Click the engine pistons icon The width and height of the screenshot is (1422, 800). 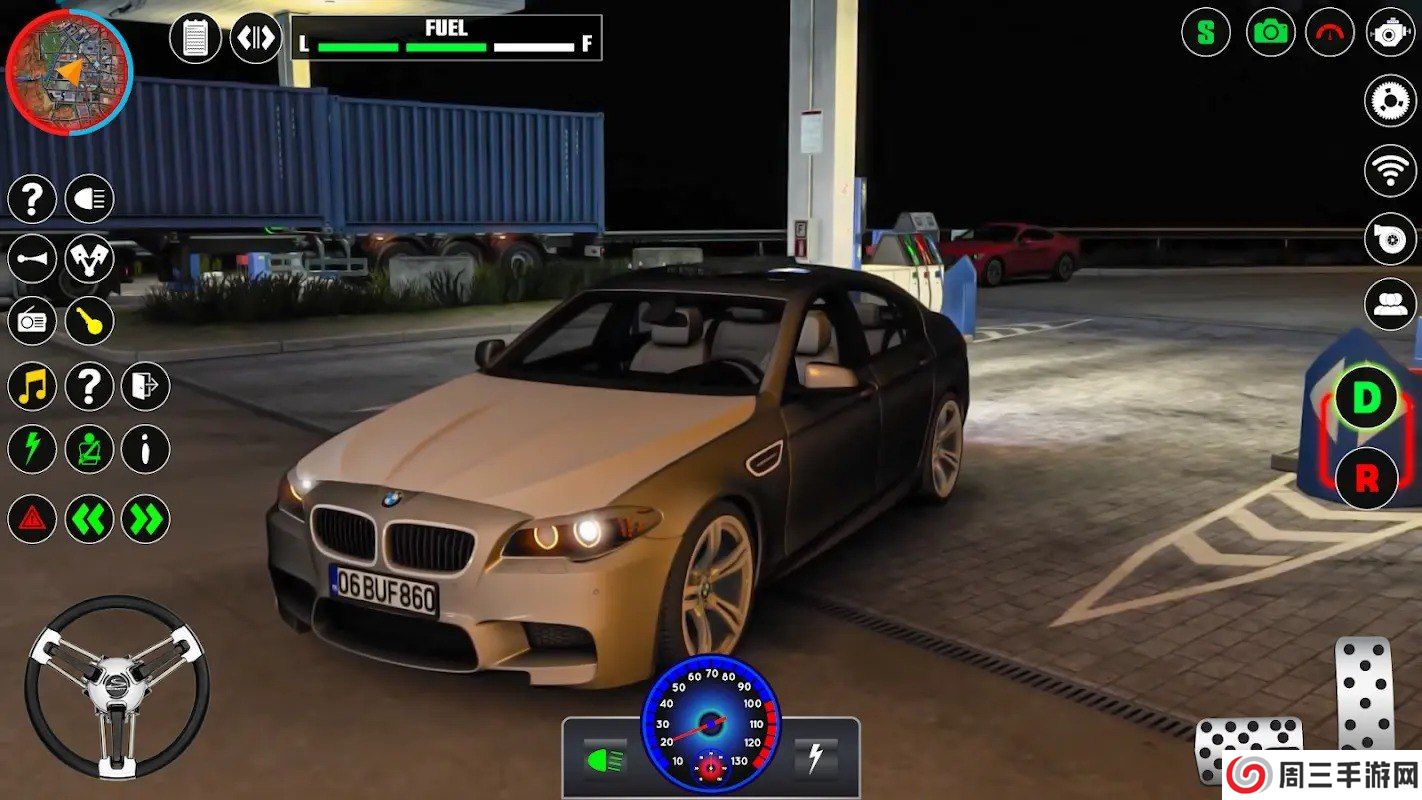(x=90, y=260)
